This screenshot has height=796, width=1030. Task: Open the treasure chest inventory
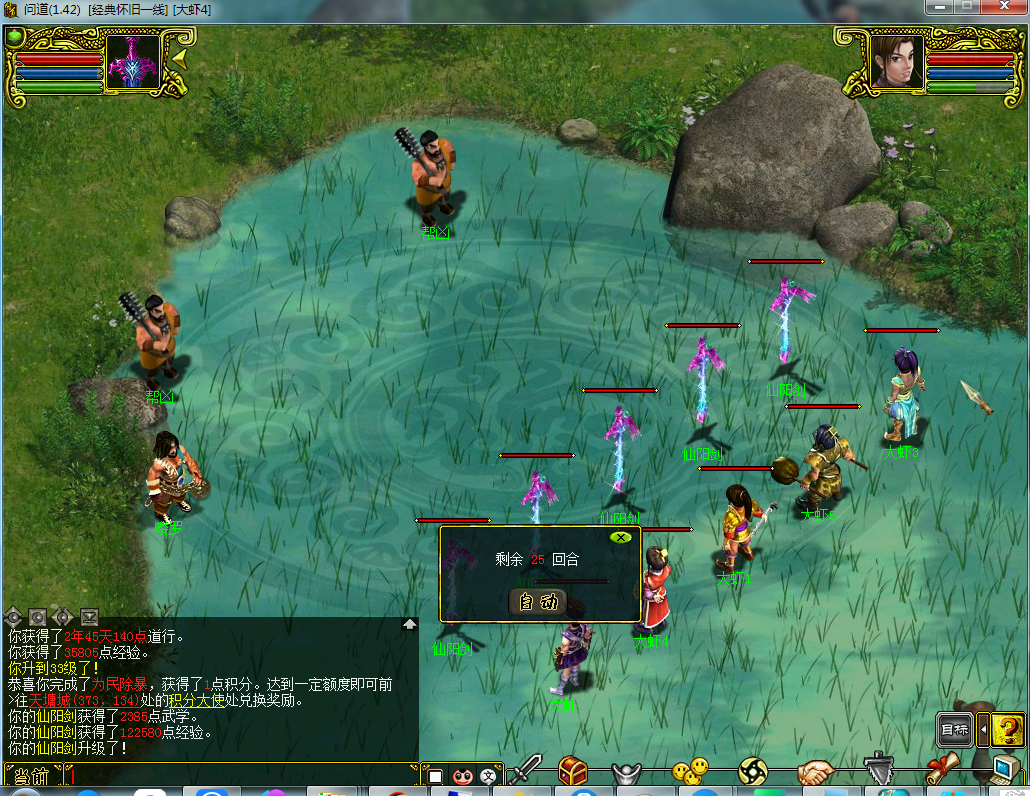coord(573,770)
